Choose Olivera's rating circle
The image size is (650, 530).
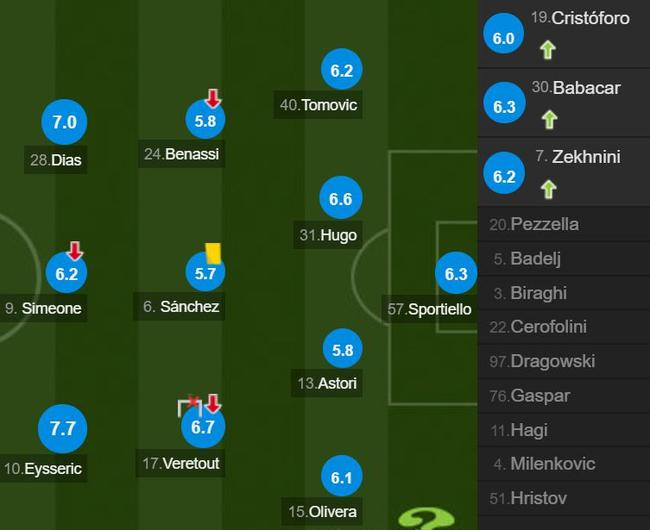tap(341, 479)
